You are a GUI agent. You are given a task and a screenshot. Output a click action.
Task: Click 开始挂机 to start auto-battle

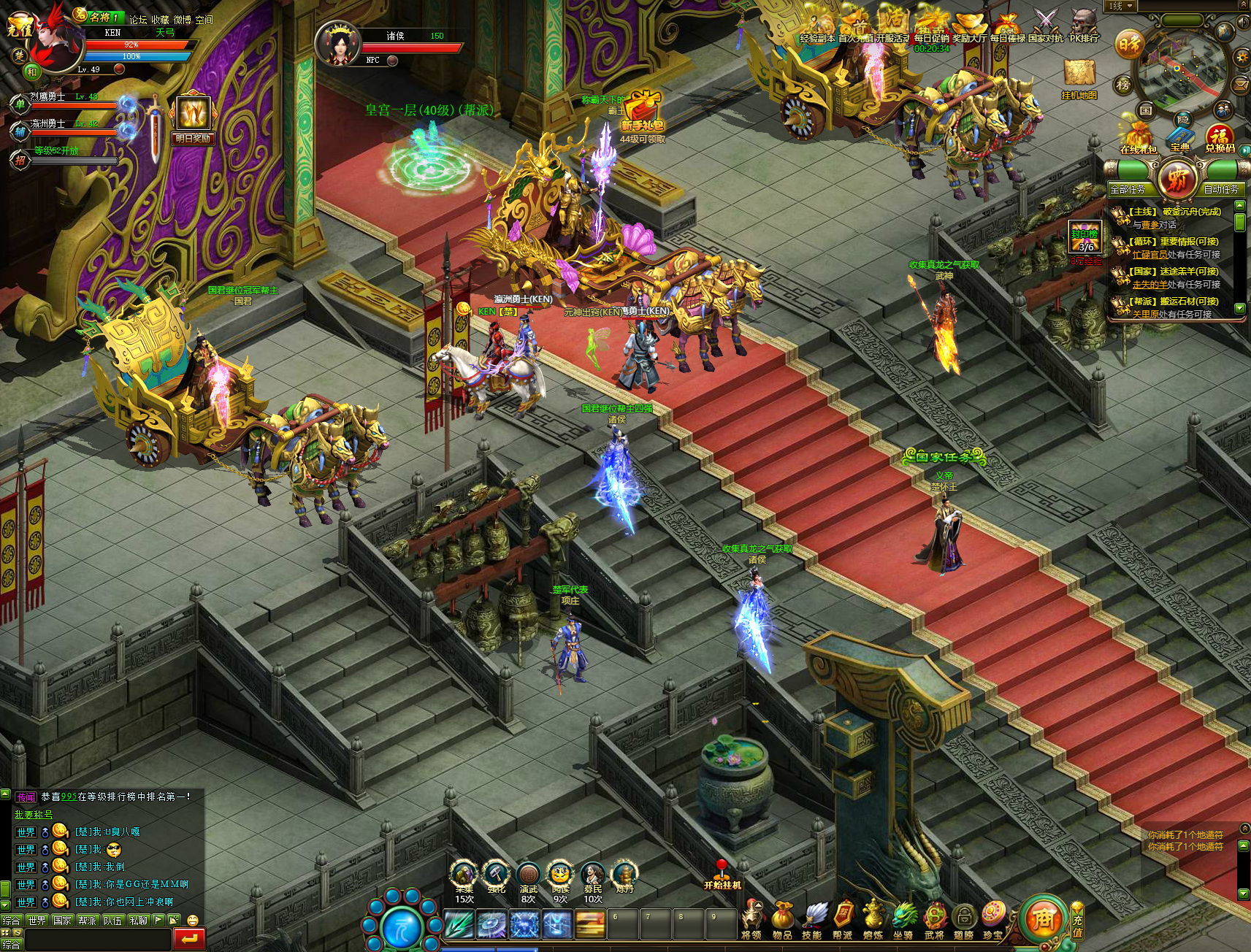[722, 876]
